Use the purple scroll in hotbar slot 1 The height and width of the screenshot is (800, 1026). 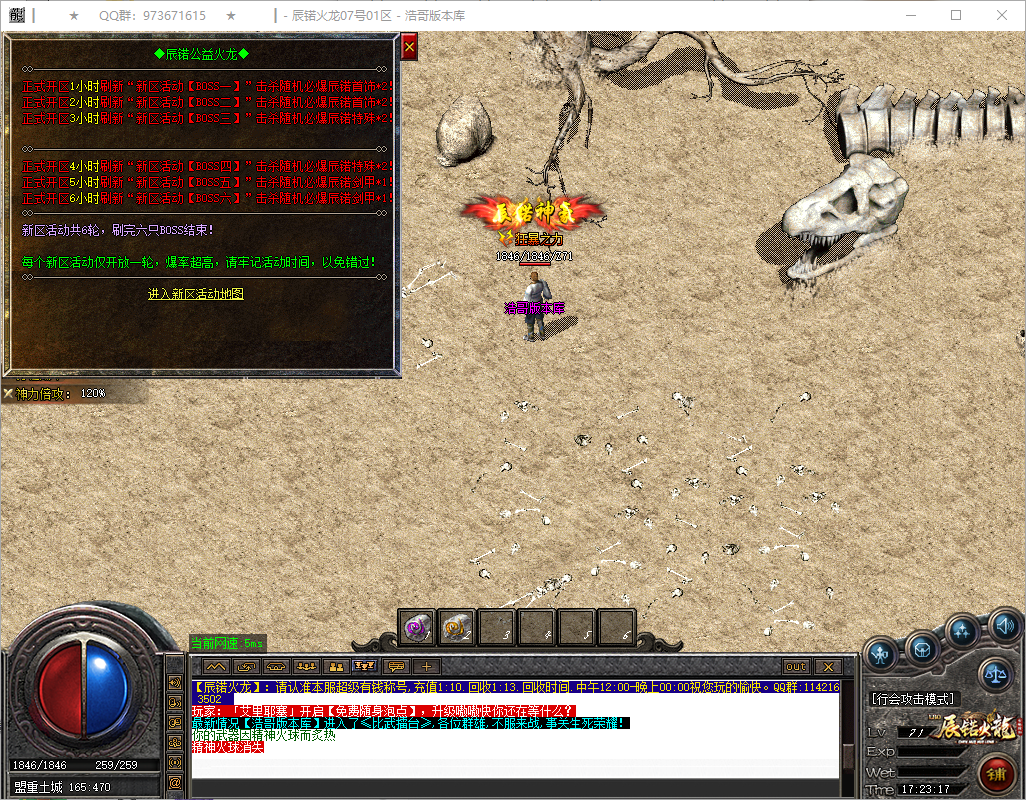[x=417, y=627]
